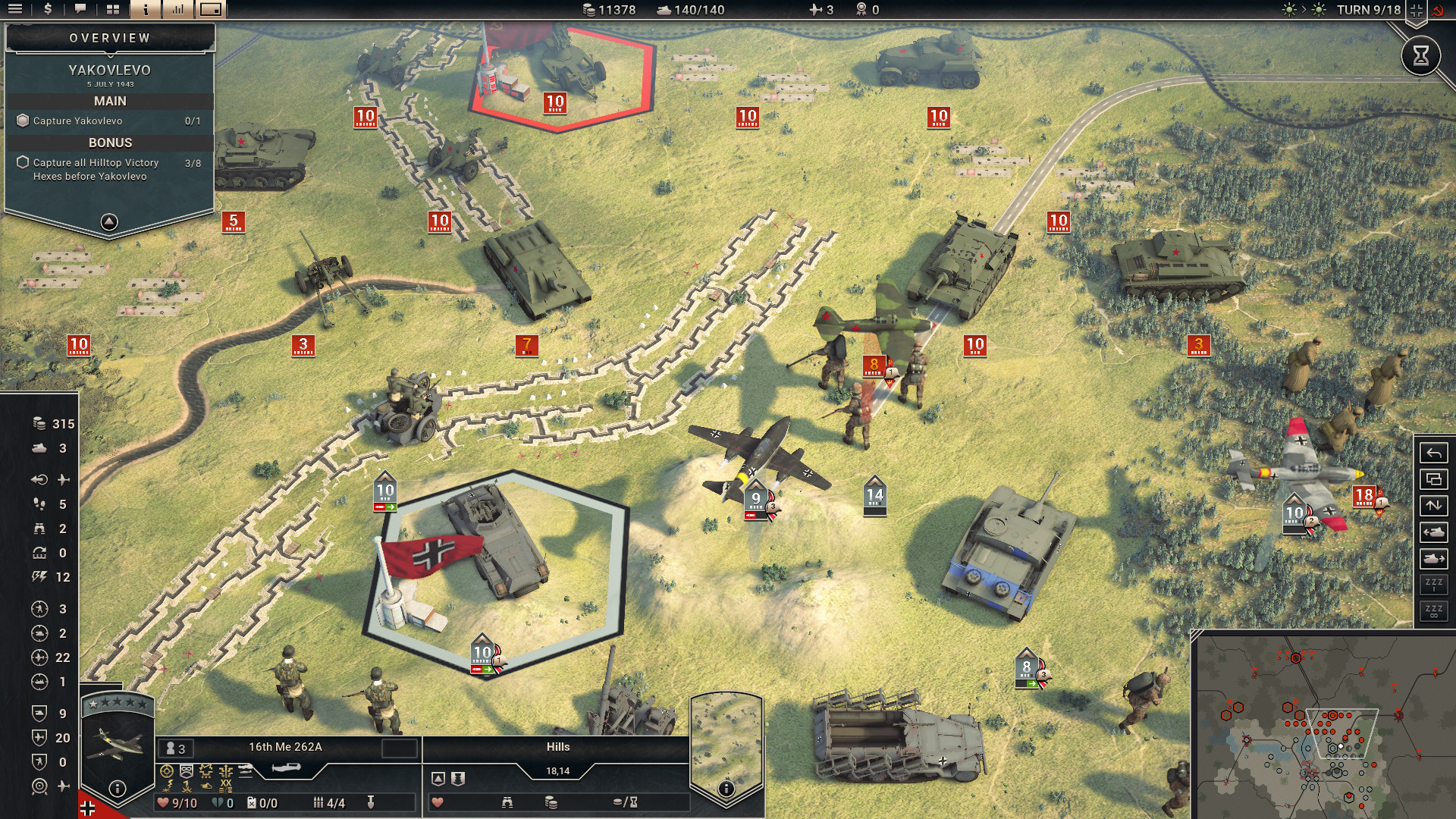Select the unit info 'i' toolbar icon

click(x=146, y=10)
